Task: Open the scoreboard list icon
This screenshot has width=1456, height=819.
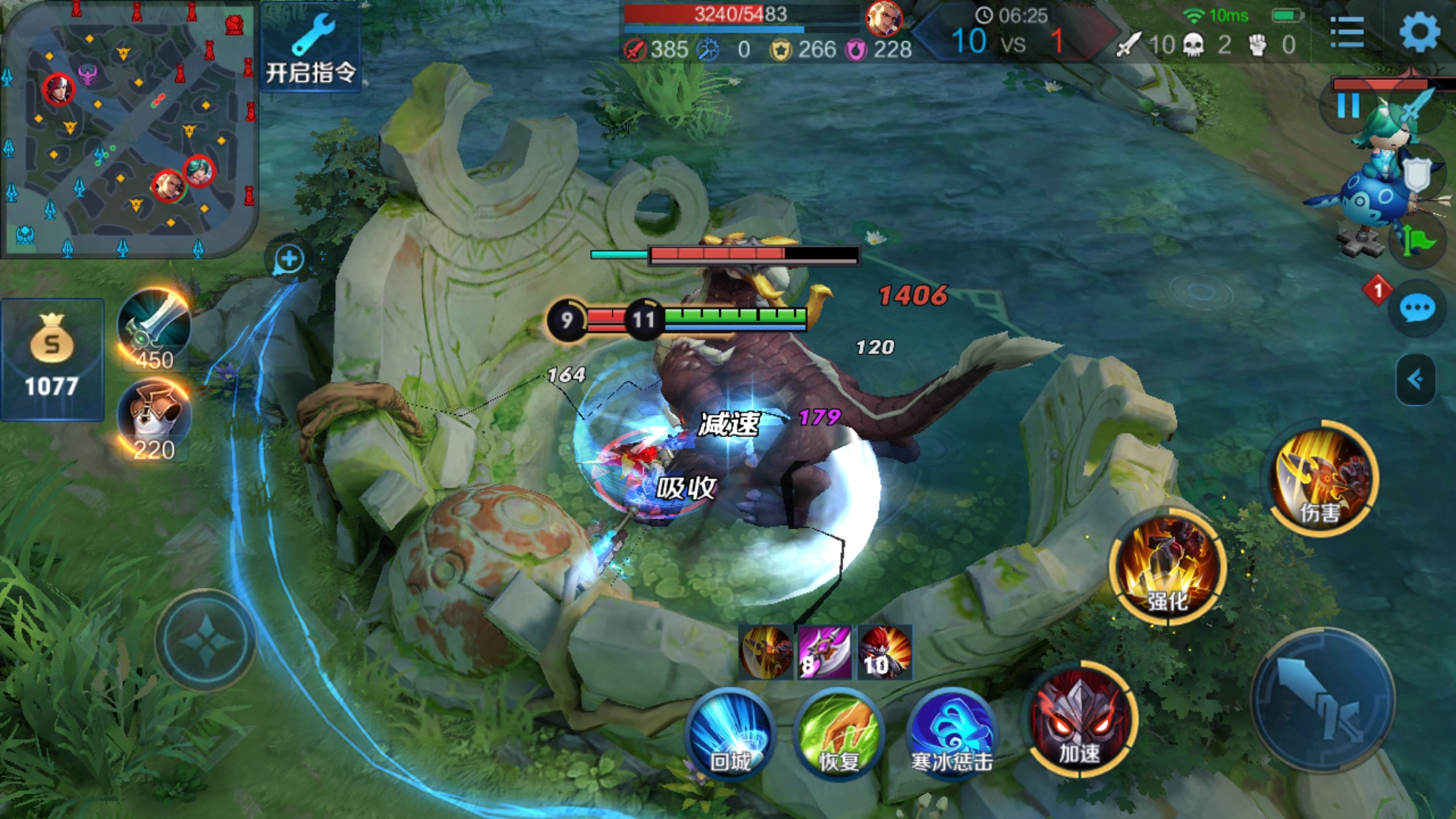Action: (1347, 33)
